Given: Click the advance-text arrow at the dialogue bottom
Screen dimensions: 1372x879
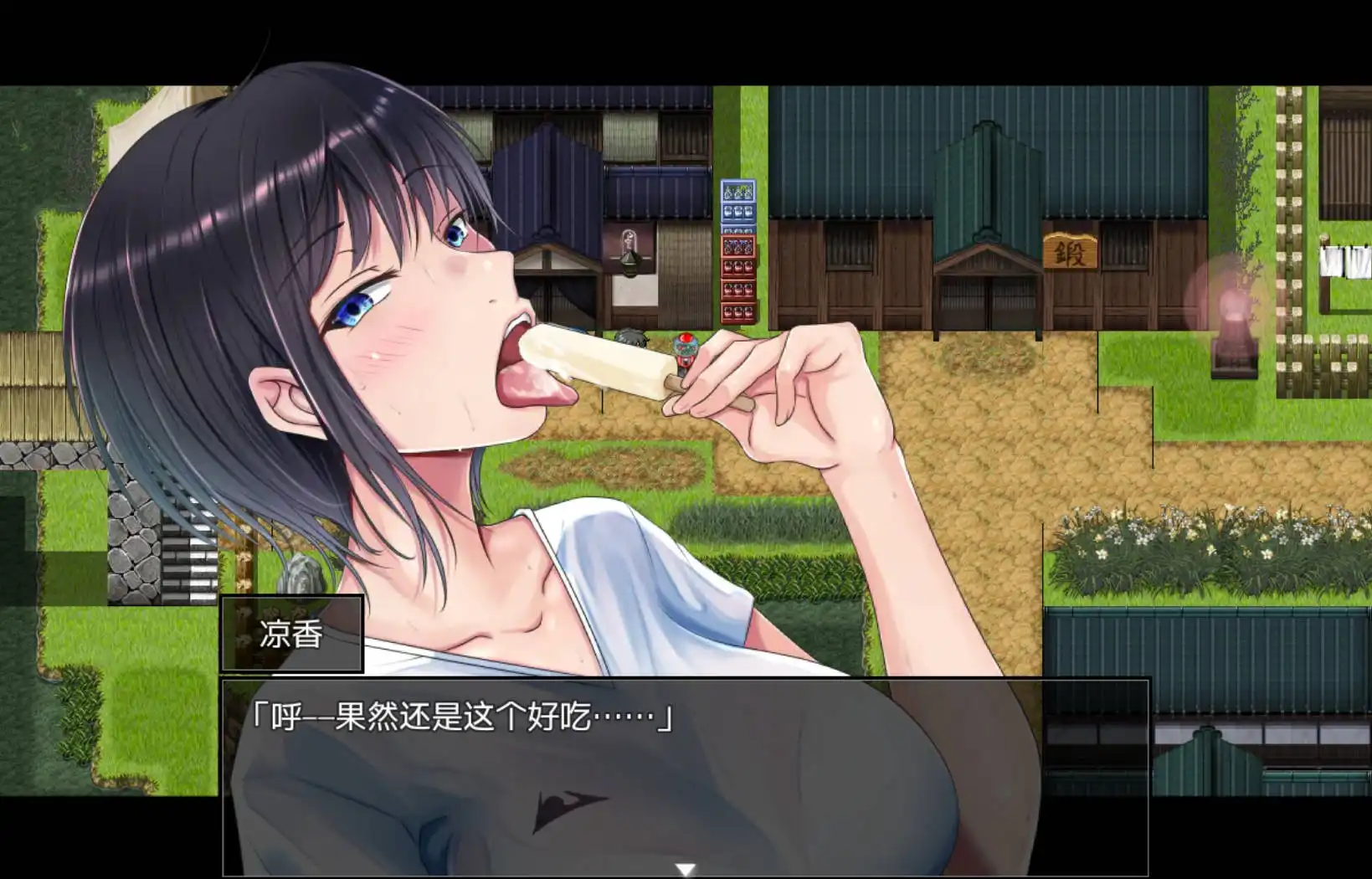Looking at the screenshot, I should tap(683, 870).
